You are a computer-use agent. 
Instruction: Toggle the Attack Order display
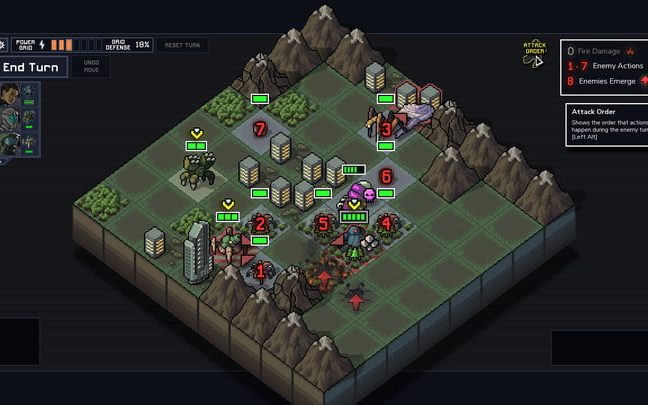coord(535,51)
